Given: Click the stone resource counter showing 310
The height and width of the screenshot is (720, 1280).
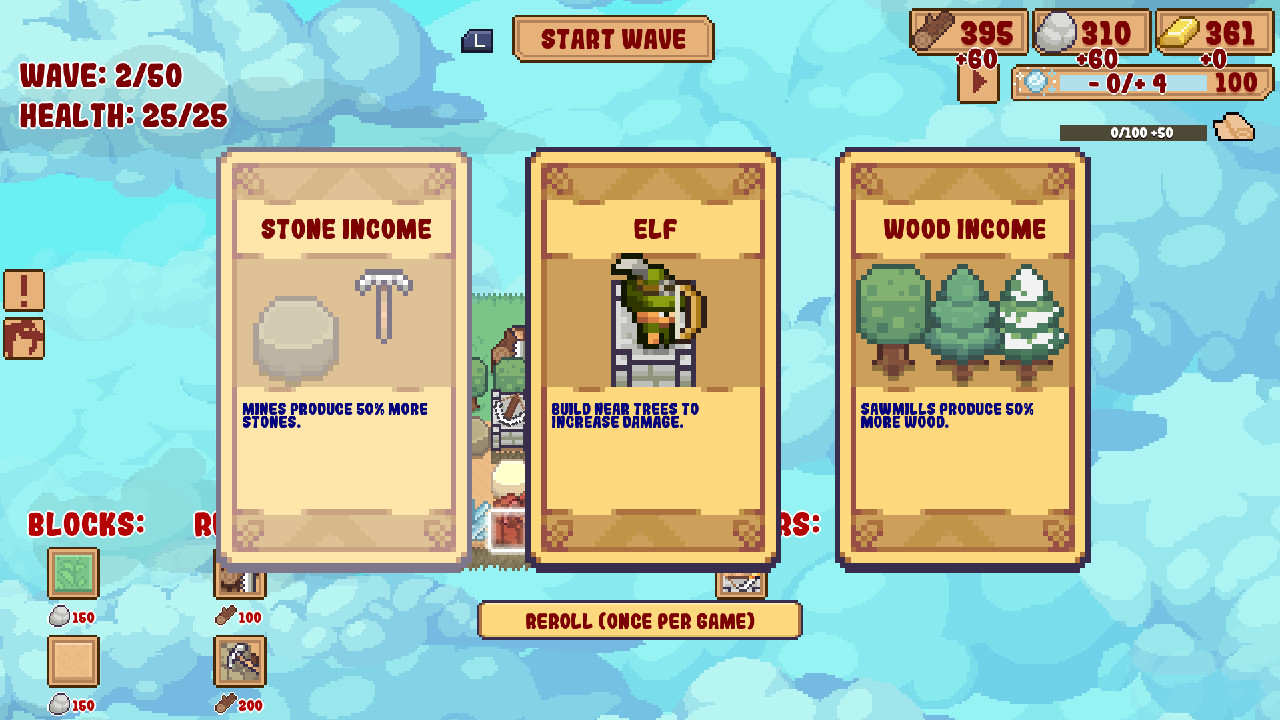Looking at the screenshot, I should [x=1090, y=31].
